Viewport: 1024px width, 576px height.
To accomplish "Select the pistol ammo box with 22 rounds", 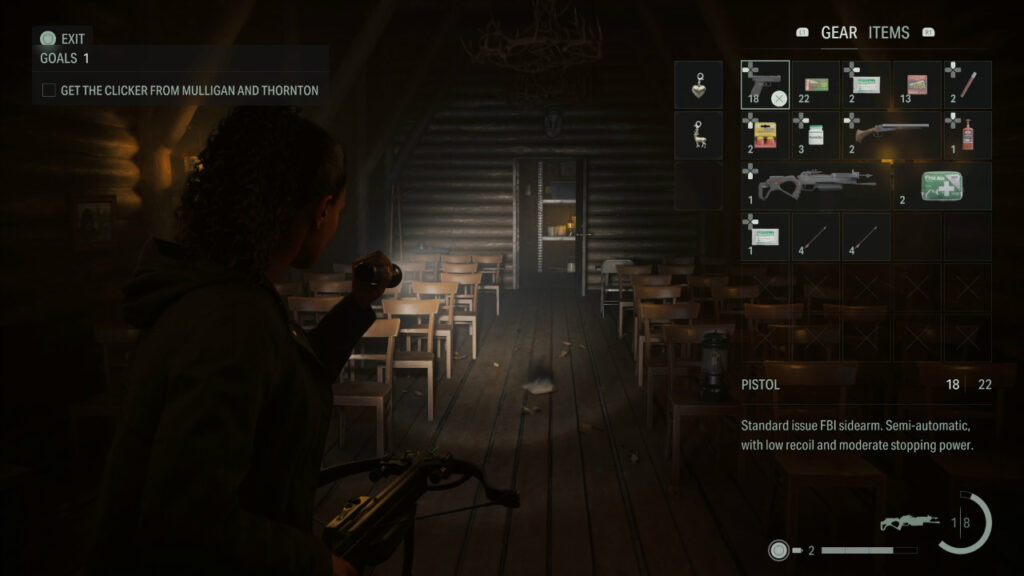I will click(x=816, y=85).
